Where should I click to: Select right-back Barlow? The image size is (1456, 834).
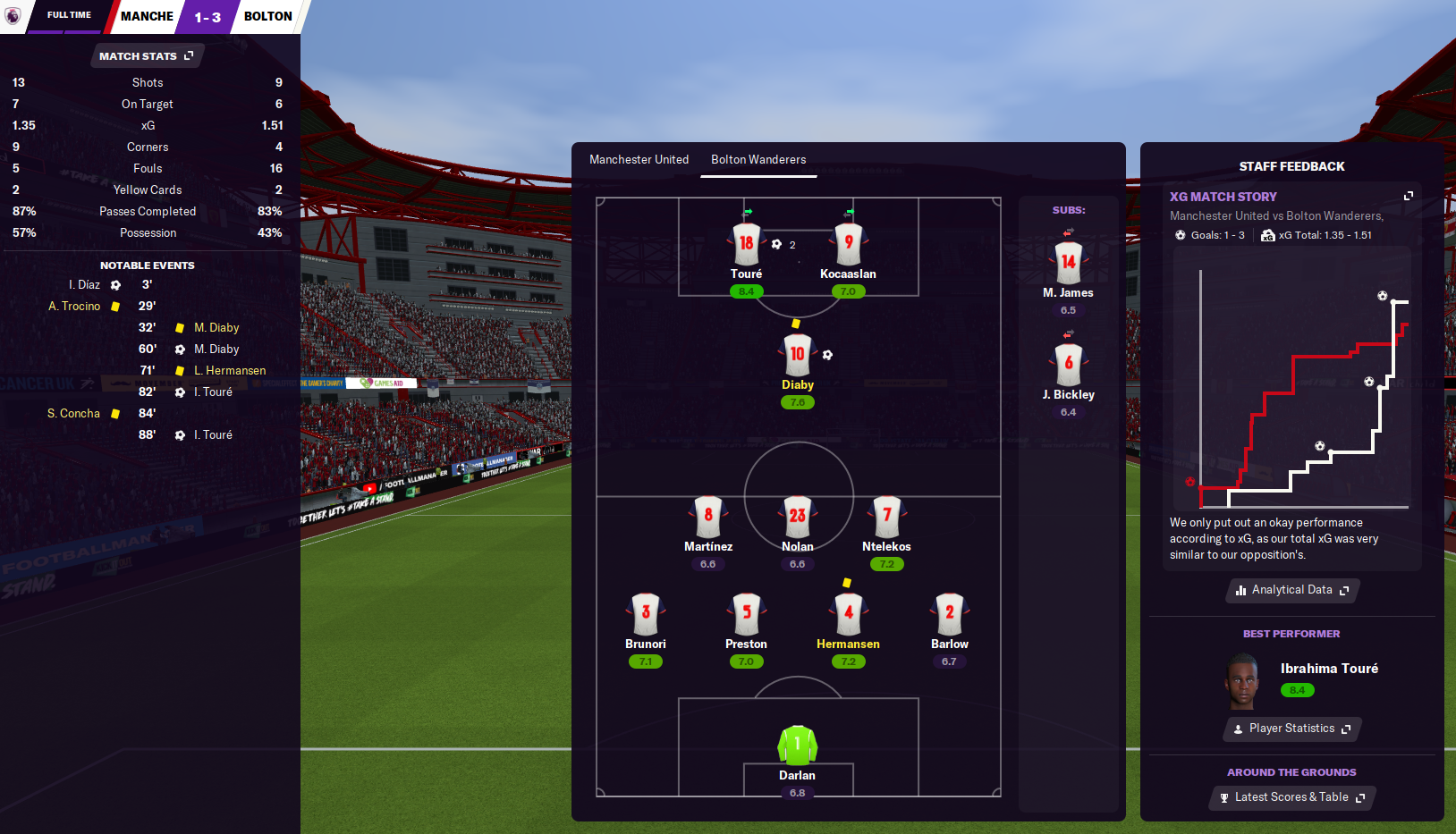pyautogui.click(x=949, y=614)
